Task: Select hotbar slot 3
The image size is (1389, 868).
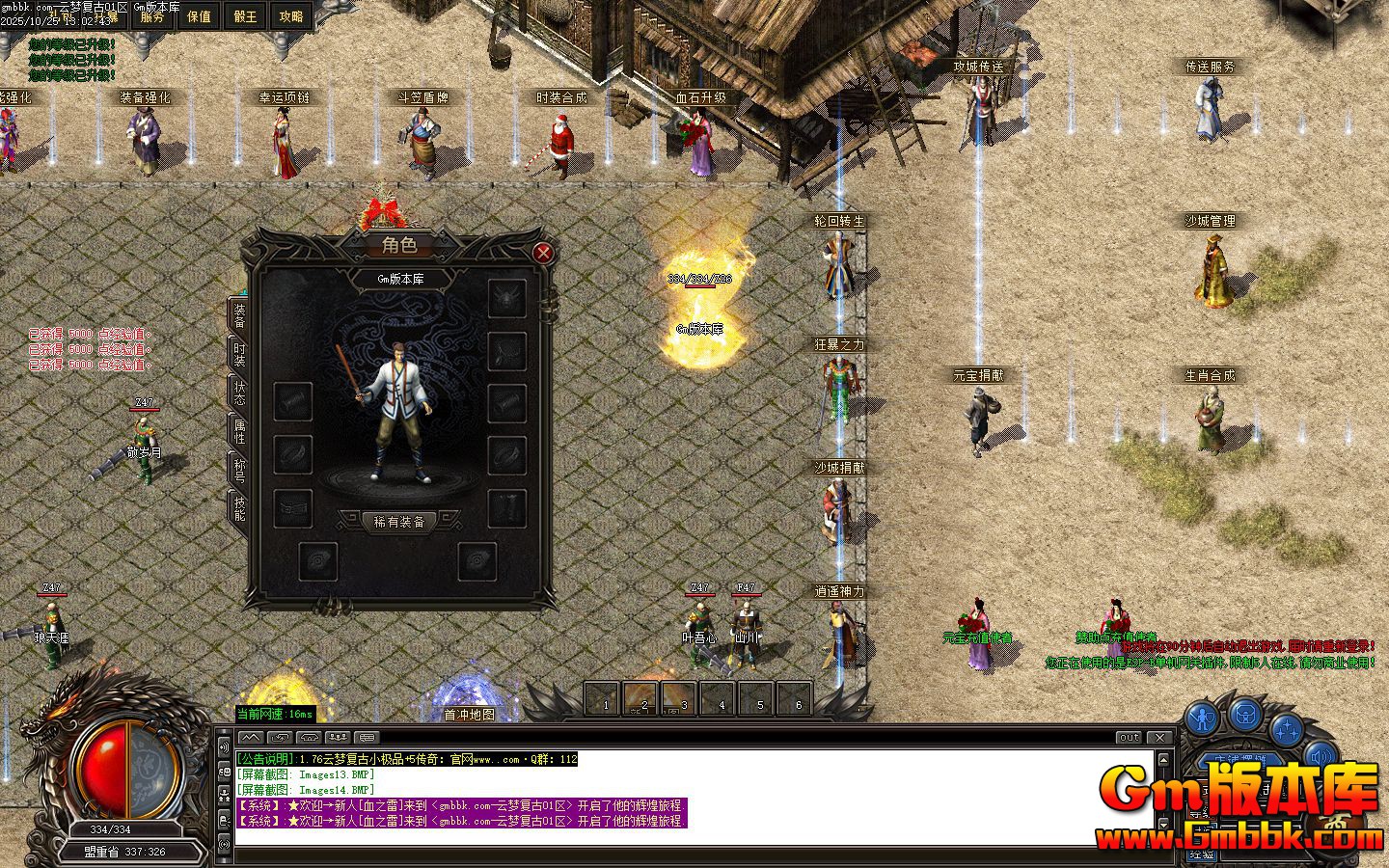Action: coord(679,697)
